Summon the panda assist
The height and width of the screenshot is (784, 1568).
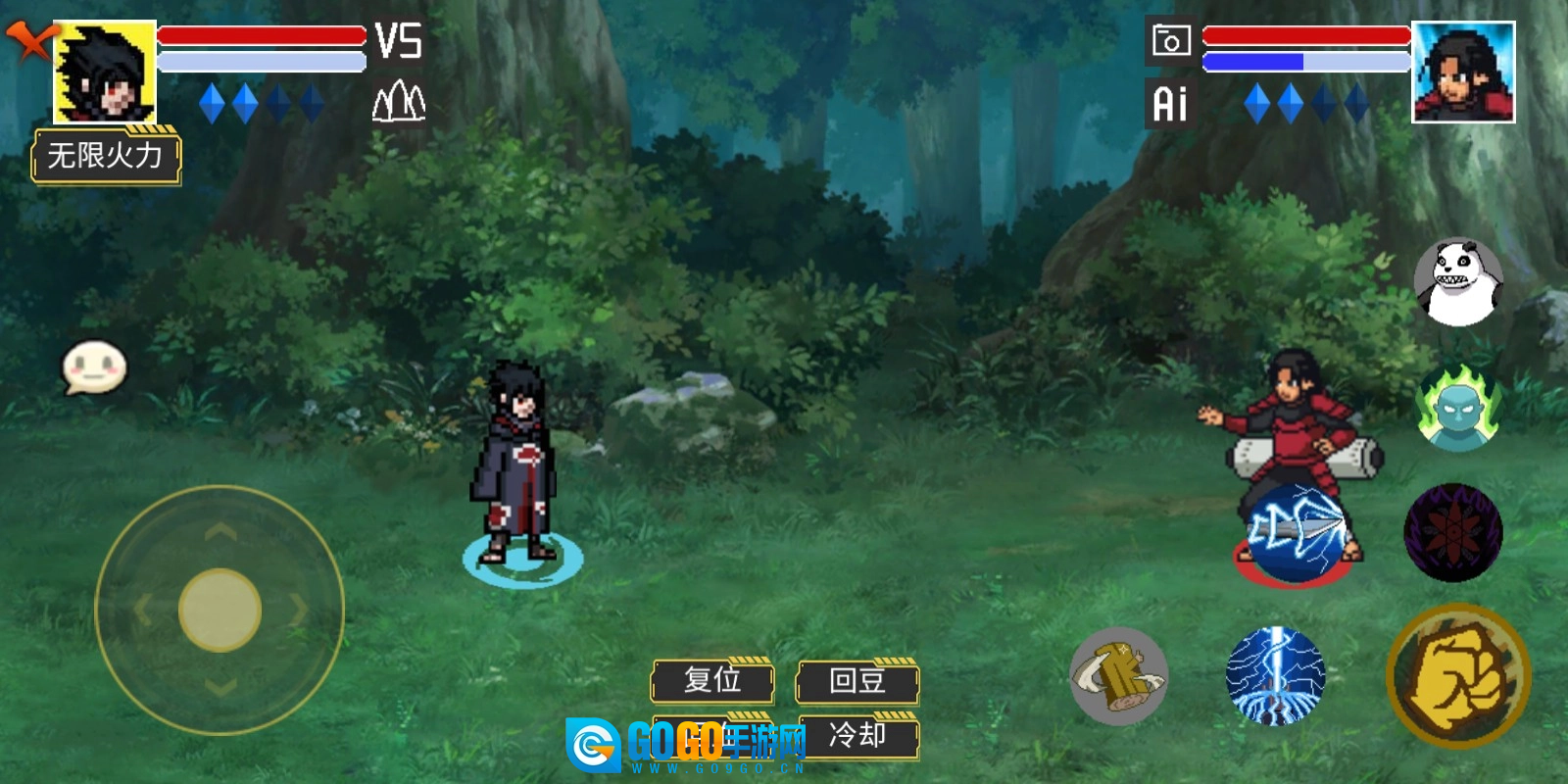[x=1458, y=282]
